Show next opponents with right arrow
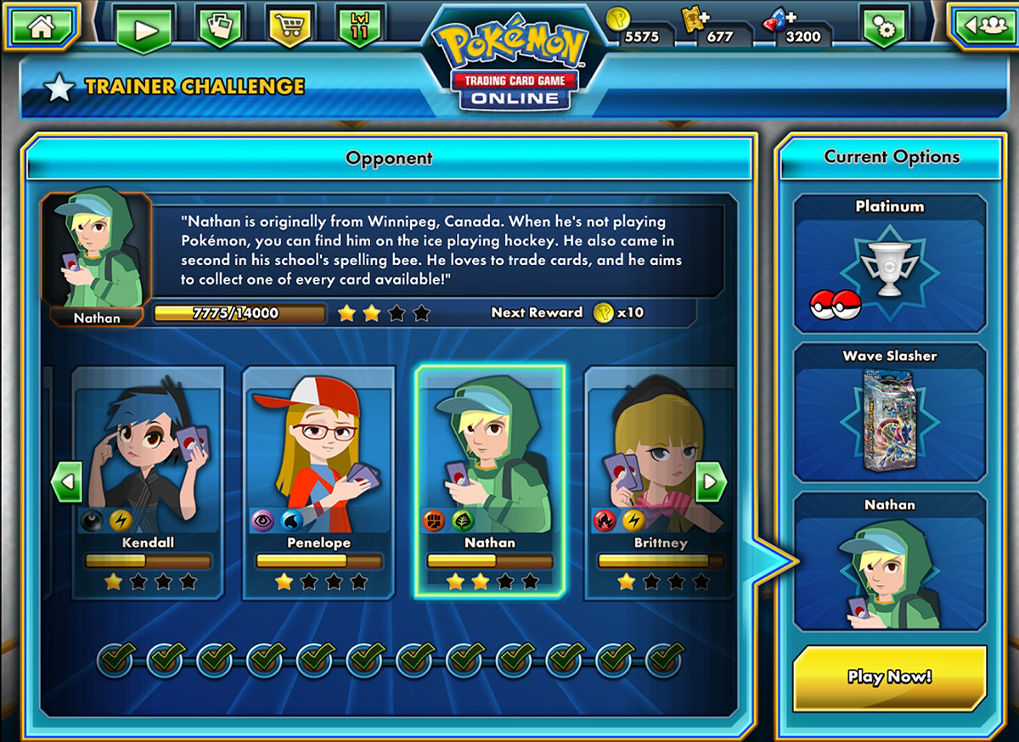Screen dimensions: 1019x742 coord(711,483)
